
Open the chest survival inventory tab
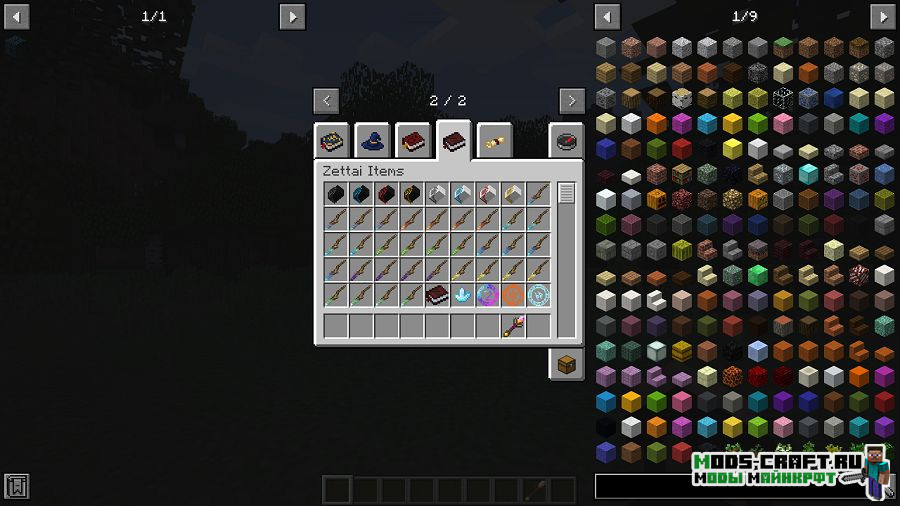tap(566, 364)
